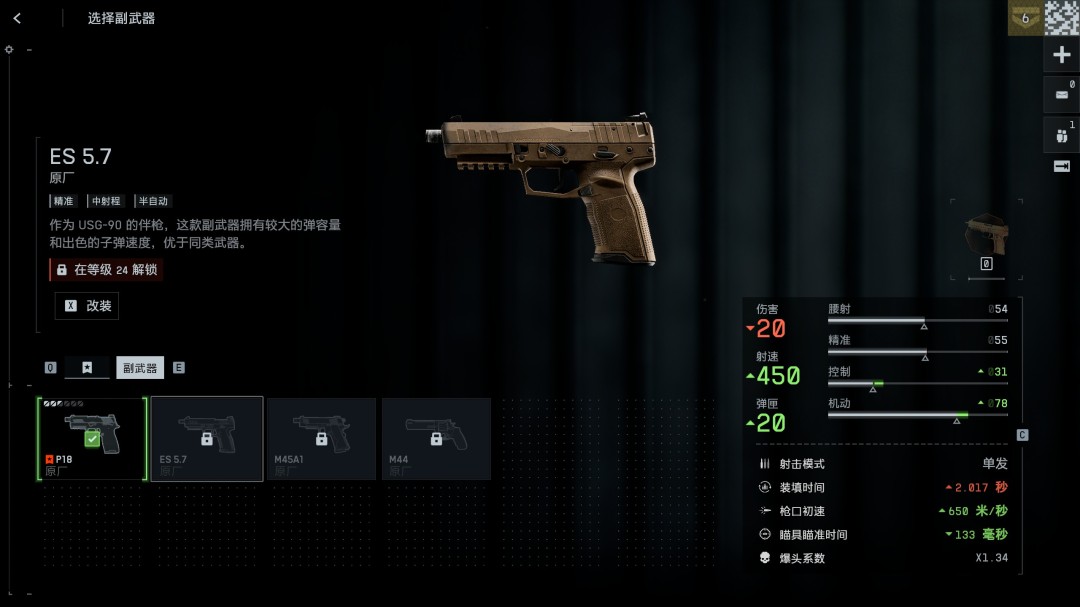Screen dimensions: 1080x607
Task: Pick the locked M45A1 pistol tile
Action: (x=321, y=439)
